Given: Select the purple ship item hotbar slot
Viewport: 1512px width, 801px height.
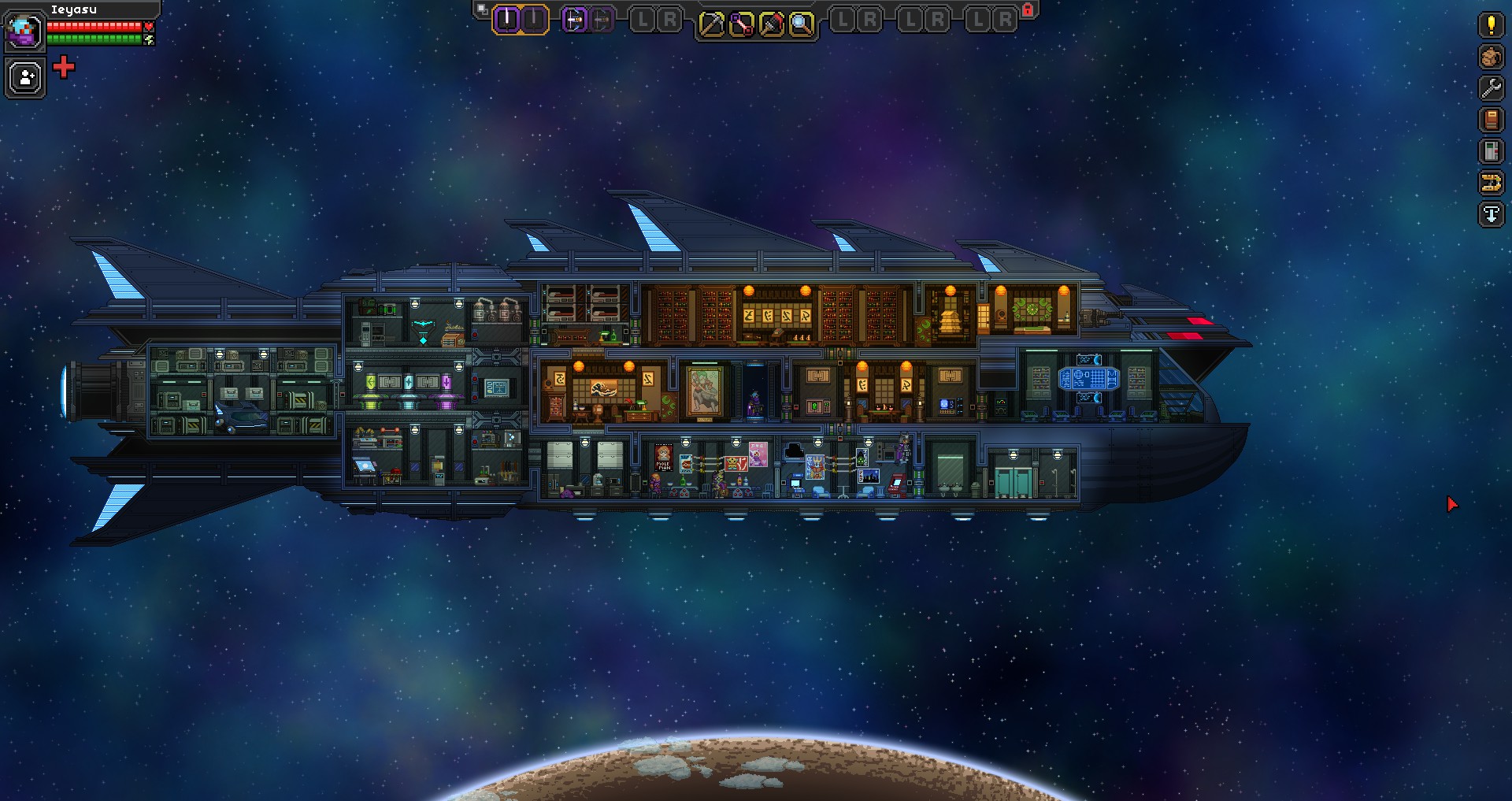Looking at the screenshot, I should click(x=574, y=19).
